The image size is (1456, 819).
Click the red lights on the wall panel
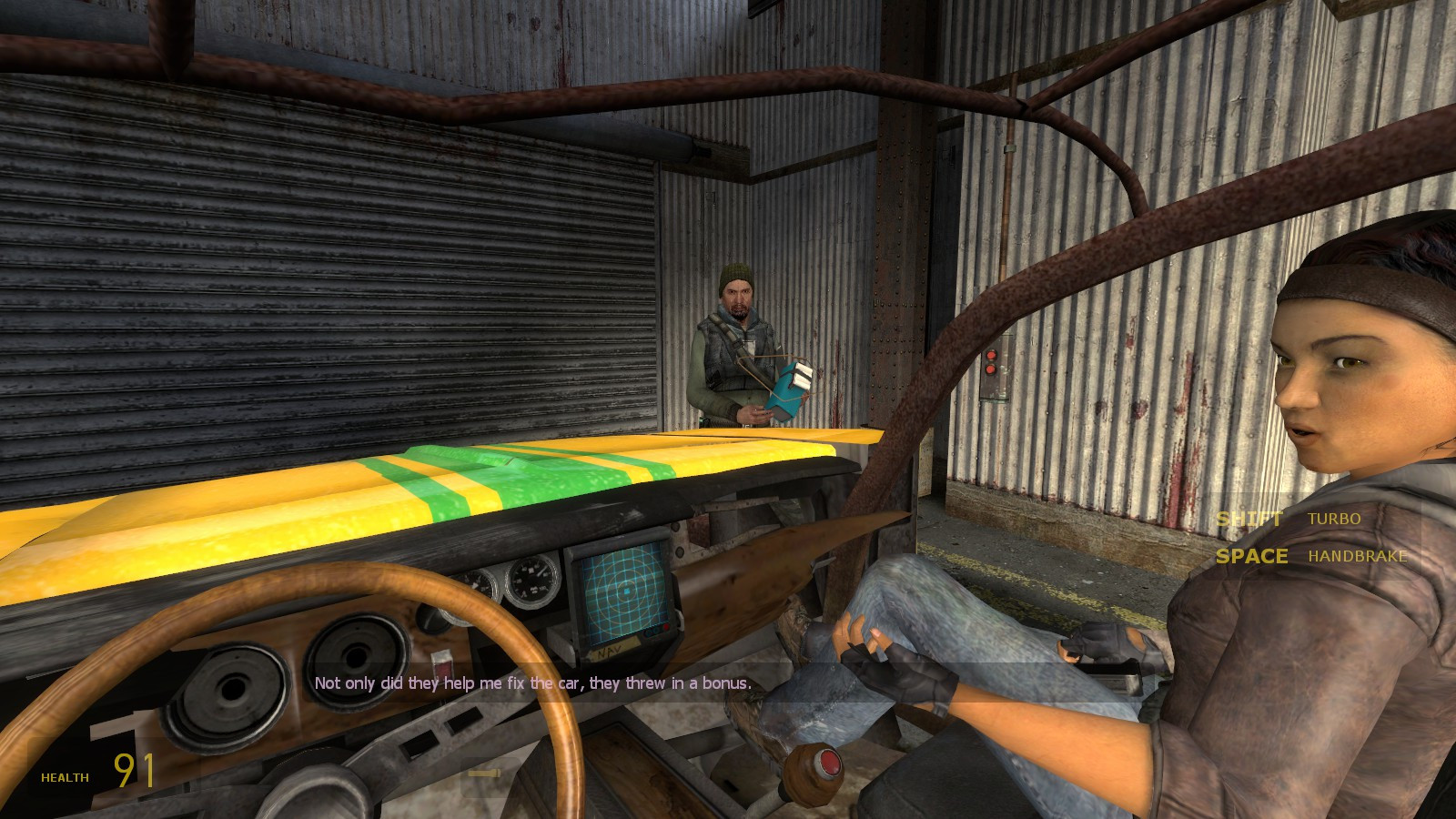click(x=991, y=360)
